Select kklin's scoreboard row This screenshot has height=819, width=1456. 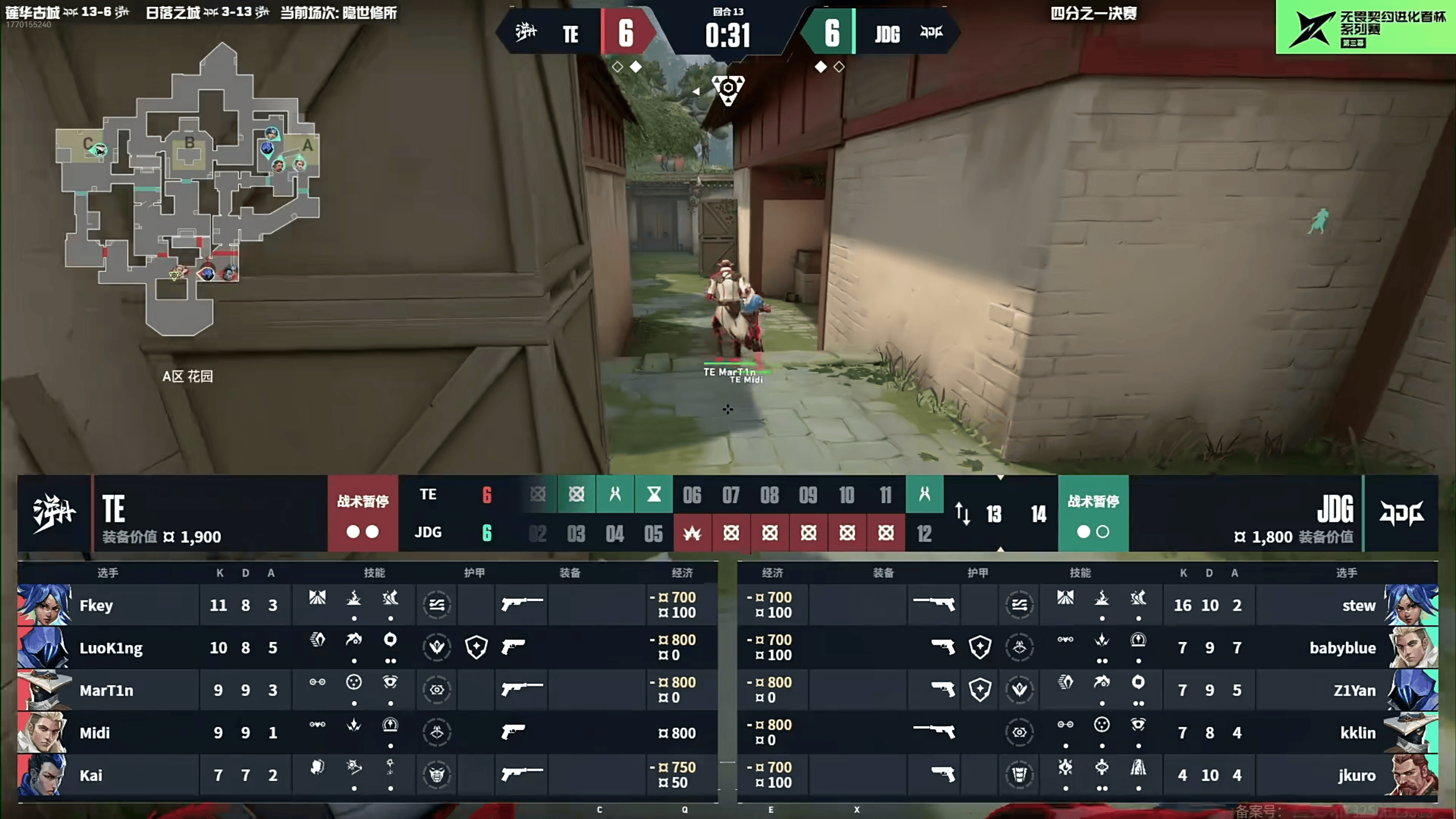(x=1087, y=732)
